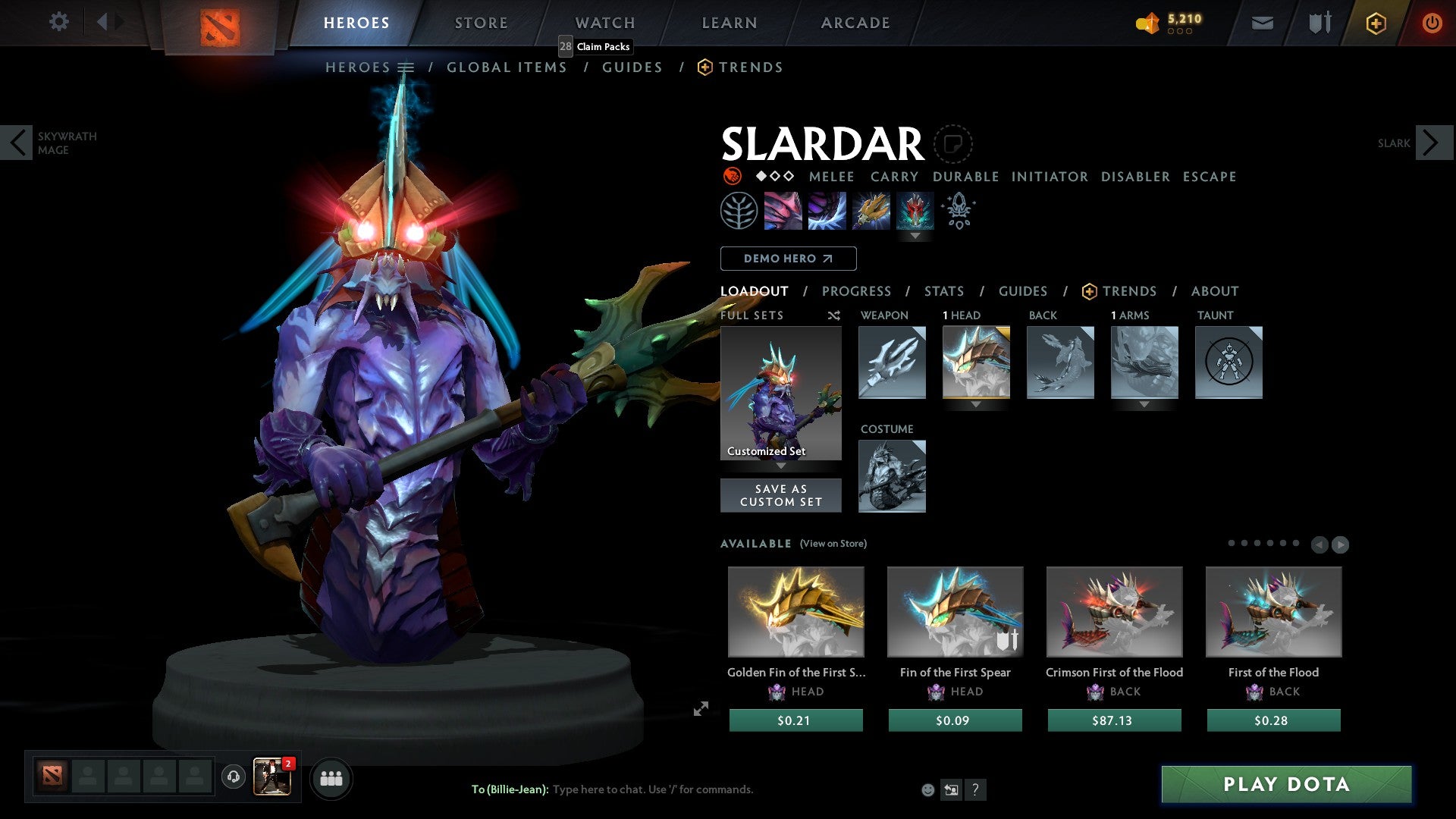Click the armory shield and sword icon
The image size is (1456, 819).
(x=1318, y=23)
